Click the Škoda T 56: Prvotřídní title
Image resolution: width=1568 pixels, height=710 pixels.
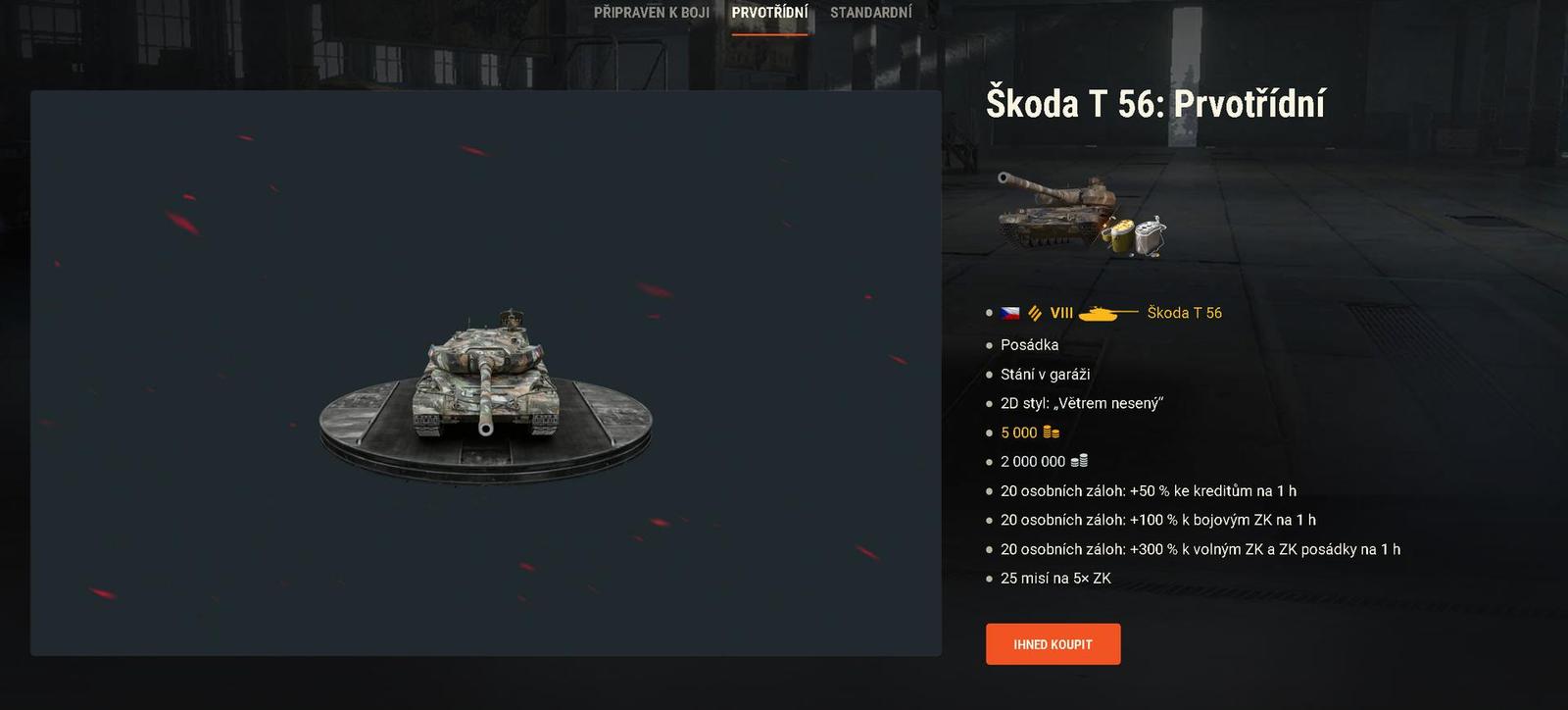tap(1156, 102)
